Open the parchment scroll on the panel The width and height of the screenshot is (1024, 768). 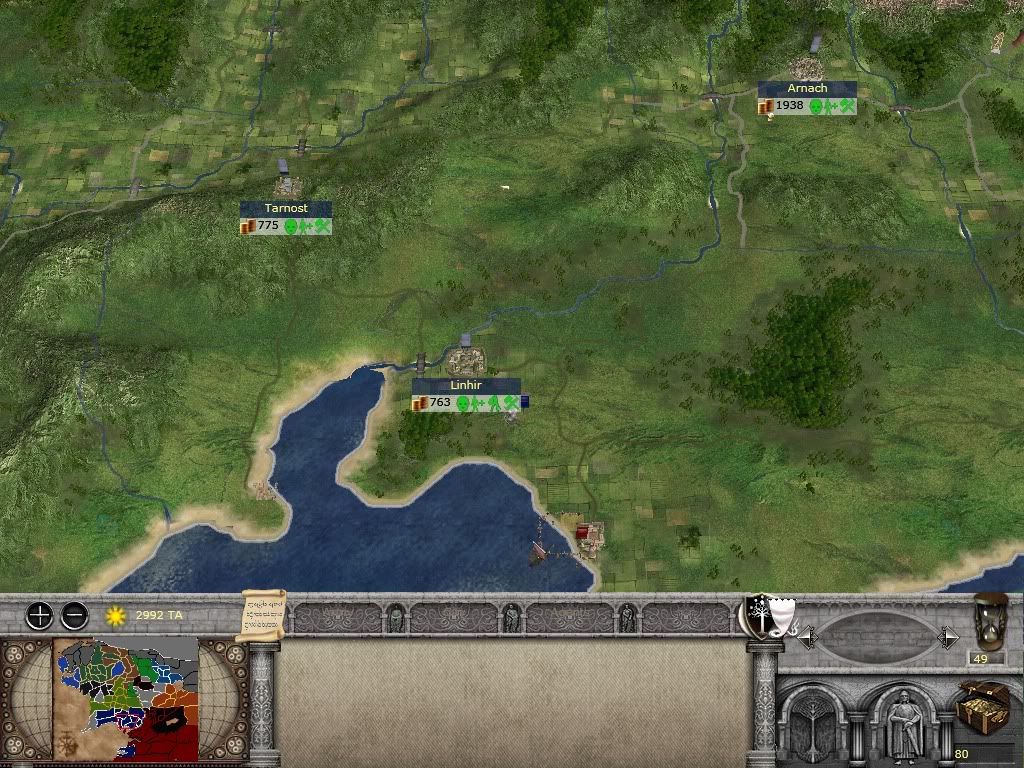[262, 615]
